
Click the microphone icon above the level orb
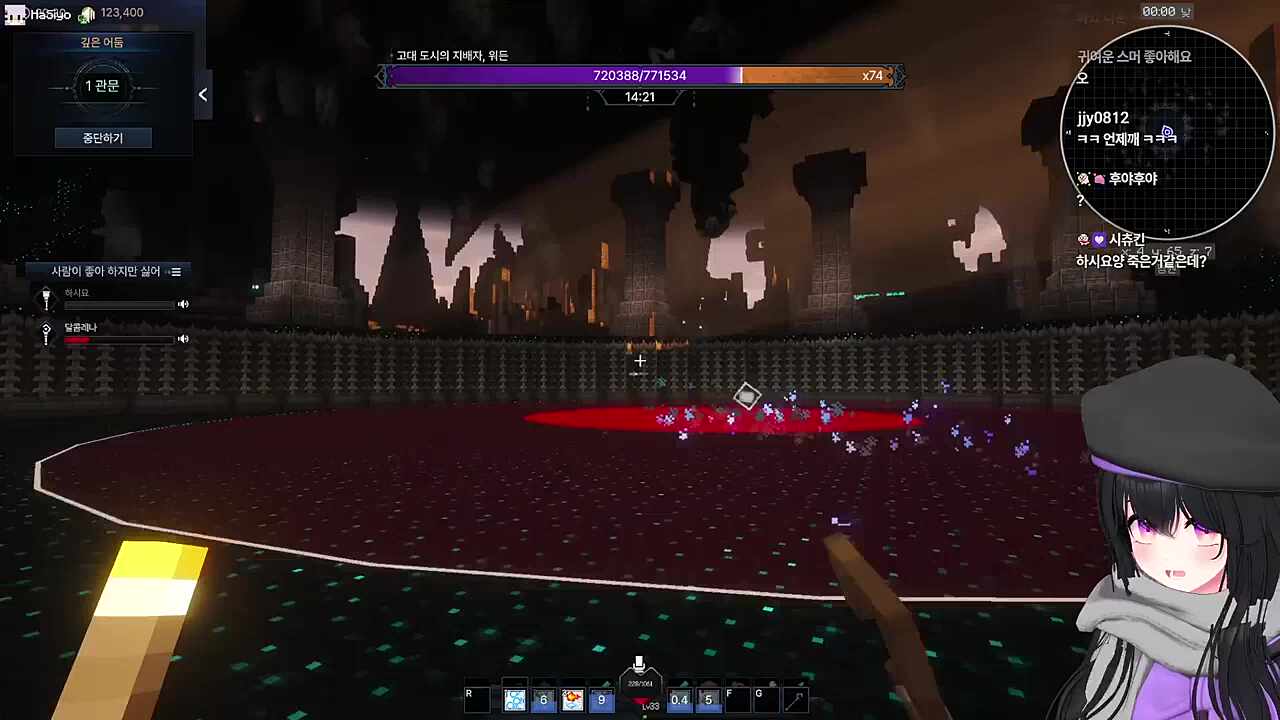639,664
